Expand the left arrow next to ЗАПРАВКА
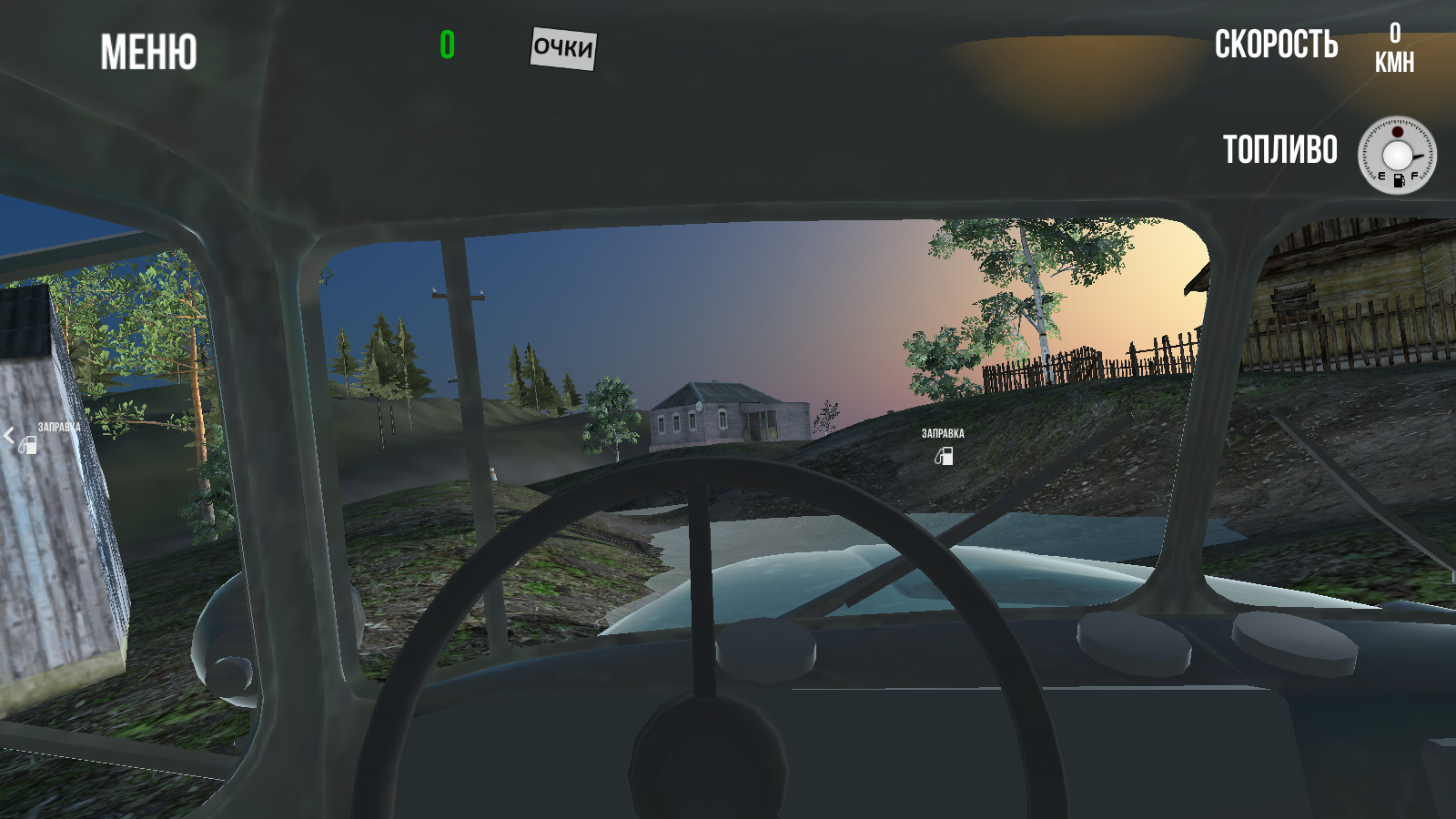Screen dimensions: 1456x819 [x=9, y=436]
